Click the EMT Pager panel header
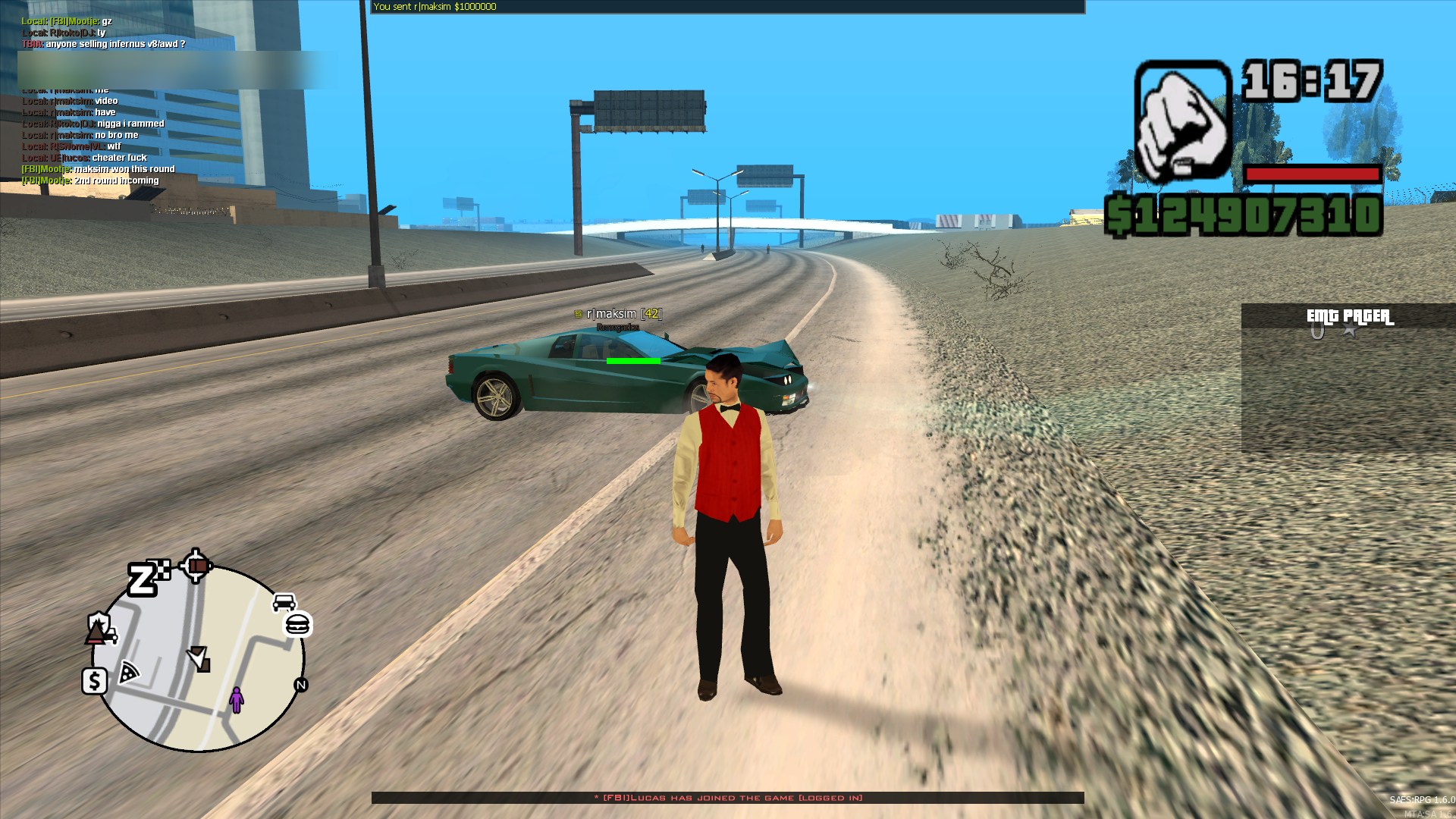The height and width of the screenshot is (819, 1456). (x=1350, y=316)
